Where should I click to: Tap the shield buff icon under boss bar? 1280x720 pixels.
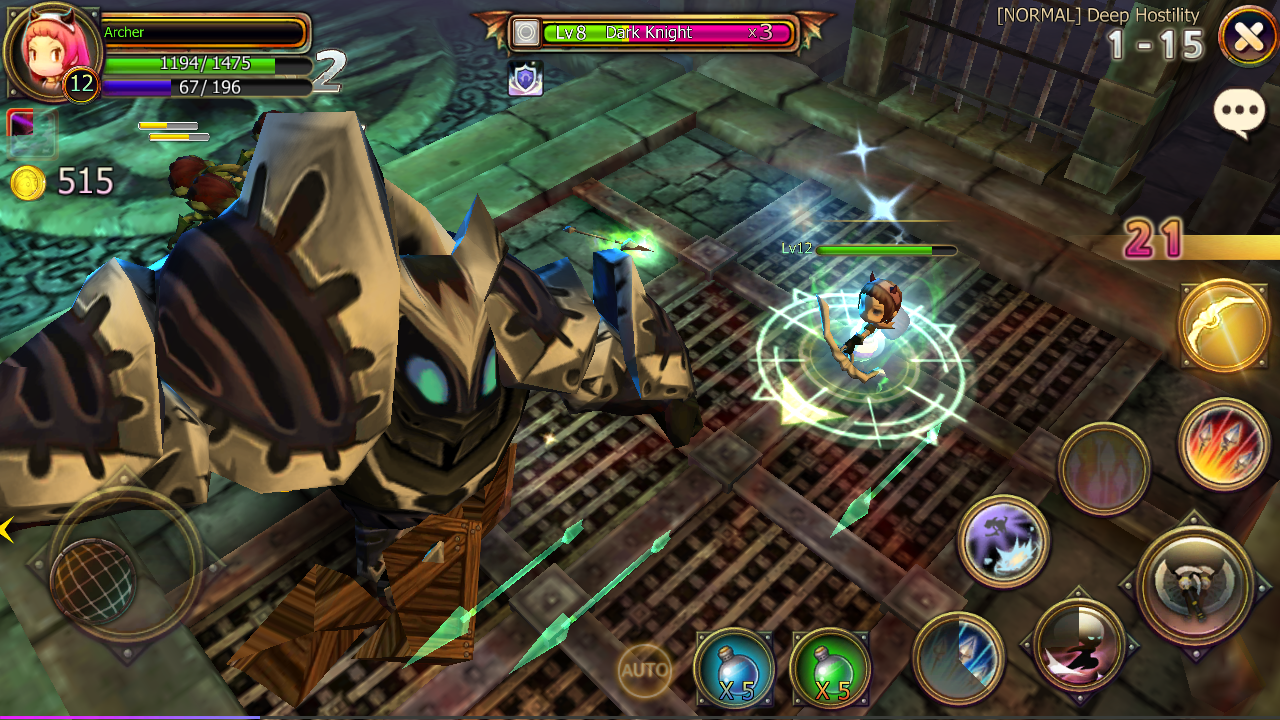[x=526, y=79]
